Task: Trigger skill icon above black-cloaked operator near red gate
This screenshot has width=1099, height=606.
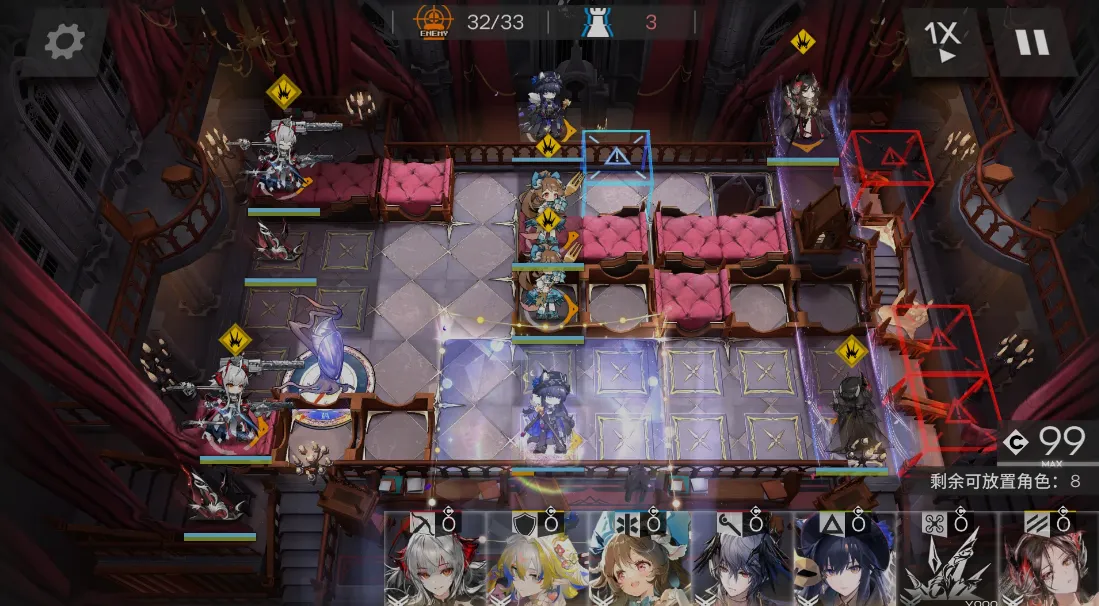Action: [852, 350]
